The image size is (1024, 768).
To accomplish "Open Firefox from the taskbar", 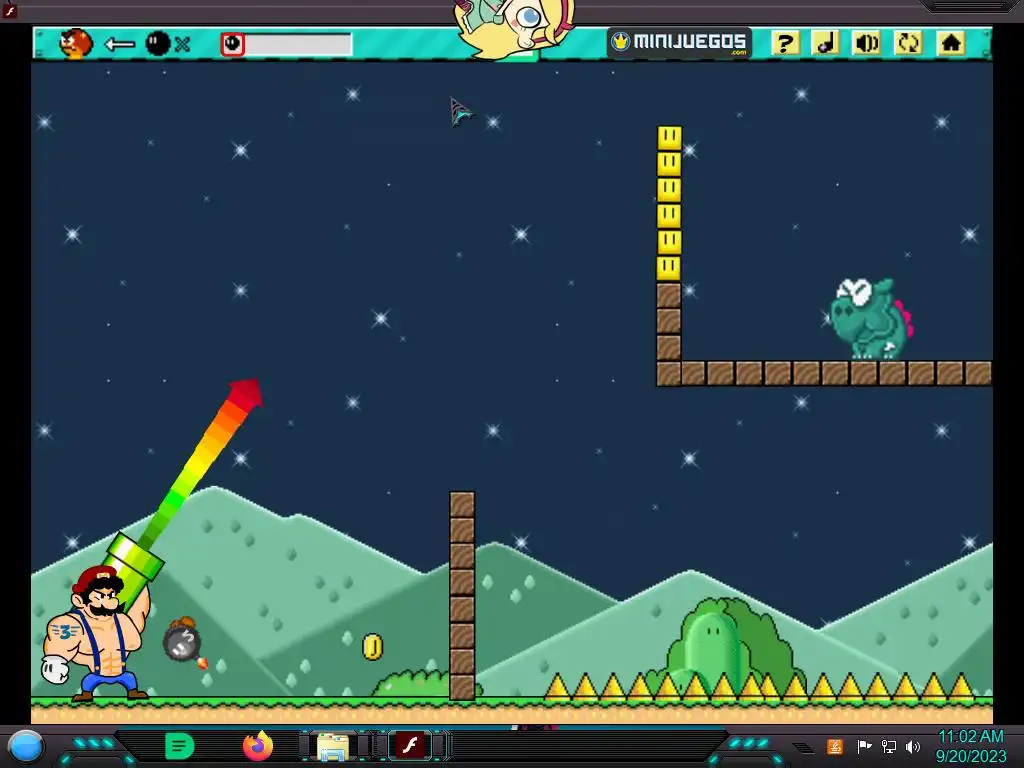I will point(258,746).
